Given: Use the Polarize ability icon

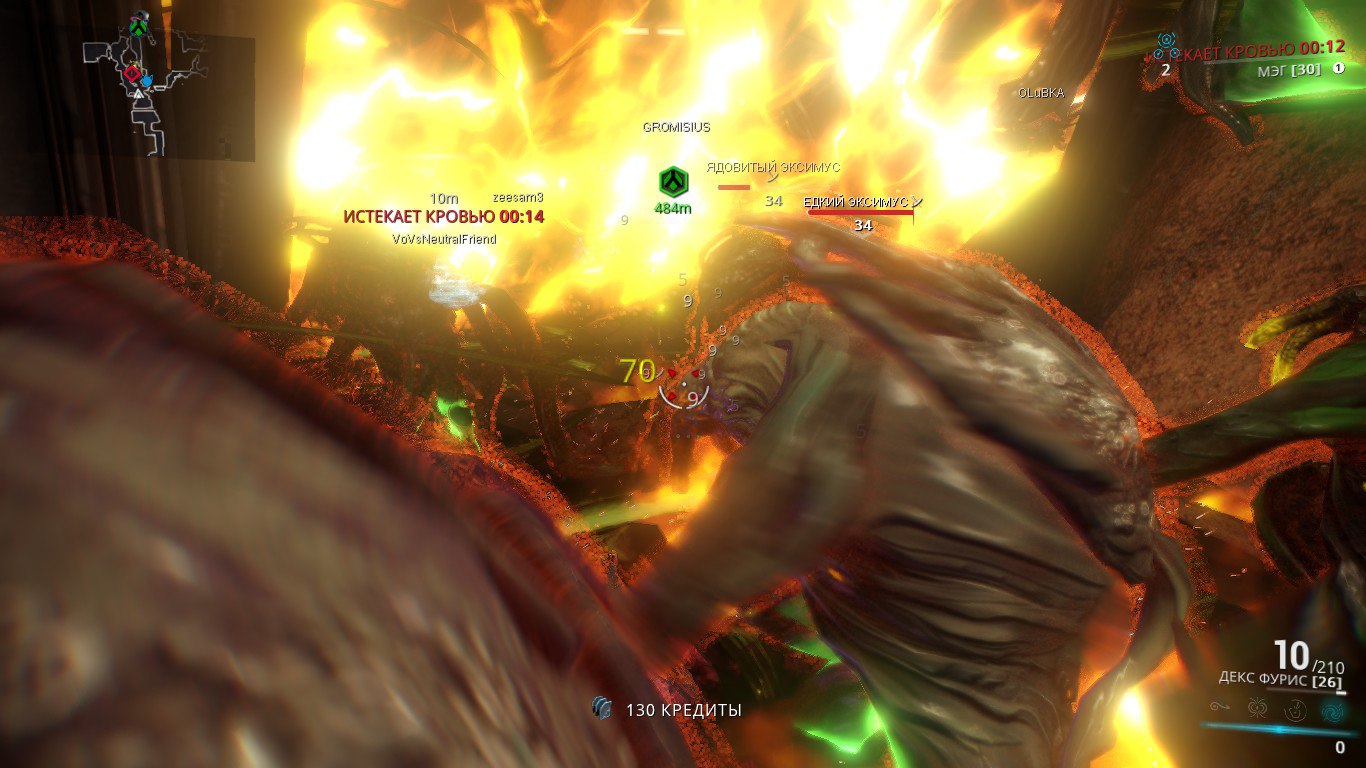Looking at the screenshot, I should [1294, 709].
